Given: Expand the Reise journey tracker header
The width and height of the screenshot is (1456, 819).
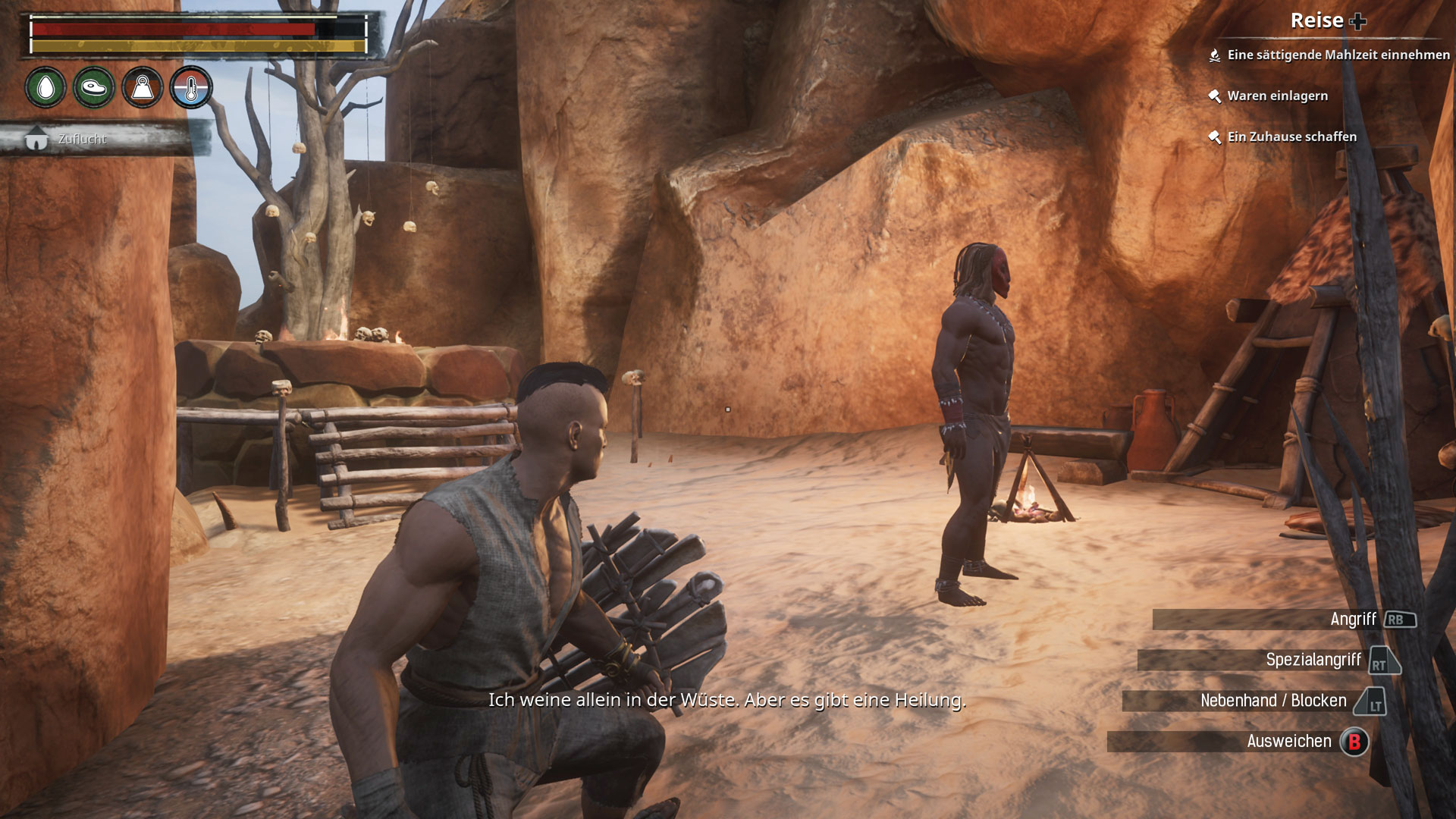Looking at the screenshot, I should (x=1328, y=21).
